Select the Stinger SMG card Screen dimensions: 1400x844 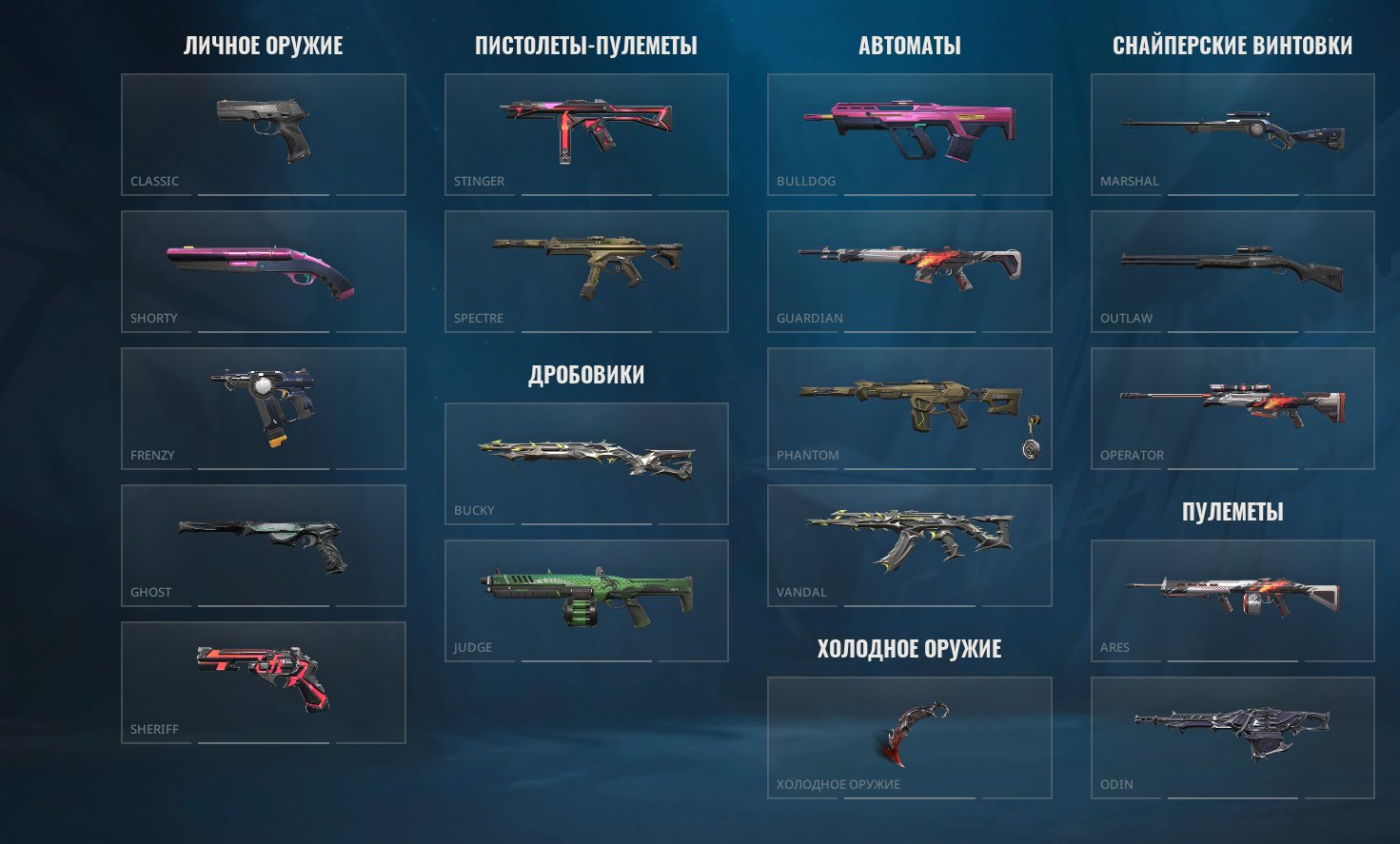586,133
